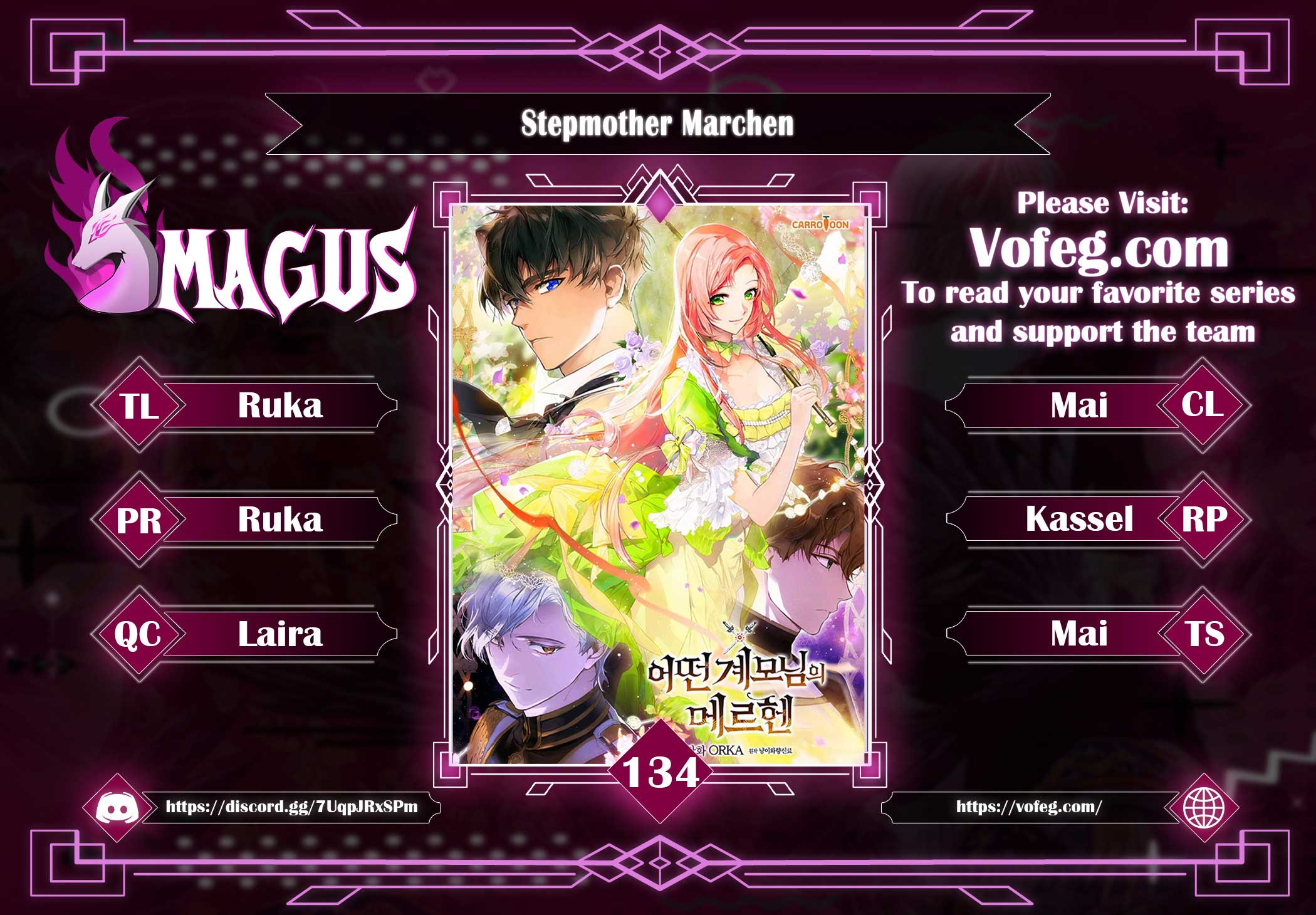Click the globe website icon
Screen dimensions: 1316x915
(1203, 807)
